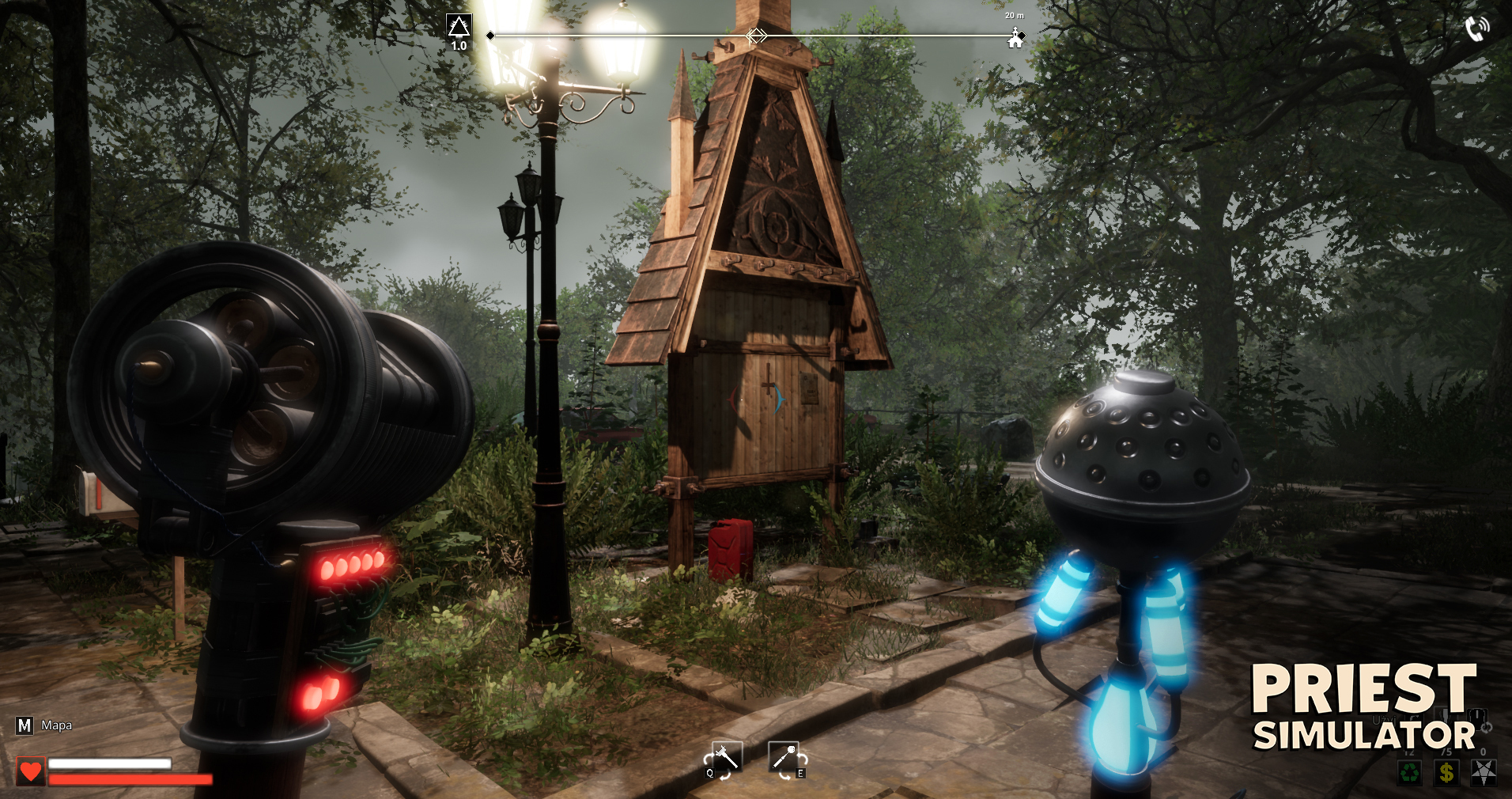Toggle the crosshair diamond at compass center

[x=757, y=35]
